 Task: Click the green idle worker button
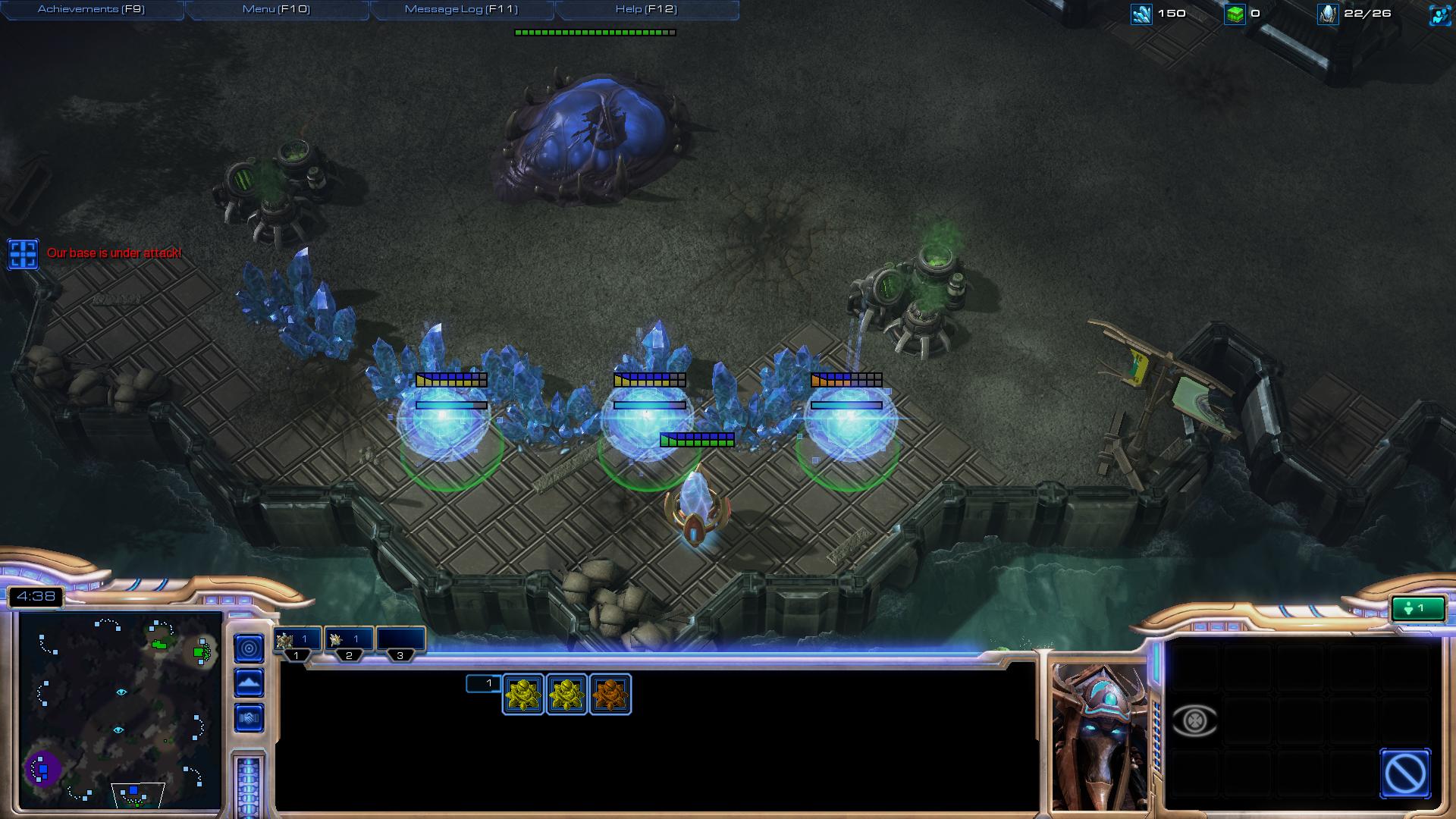[x=1417, y=608]
